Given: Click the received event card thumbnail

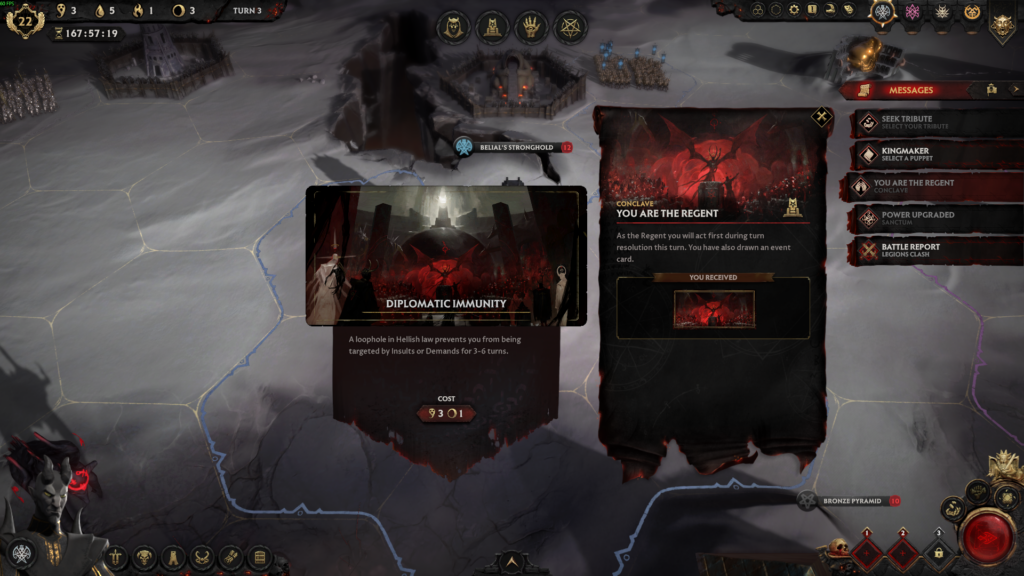Looking at the screenshot, I should tap(713, 309).
